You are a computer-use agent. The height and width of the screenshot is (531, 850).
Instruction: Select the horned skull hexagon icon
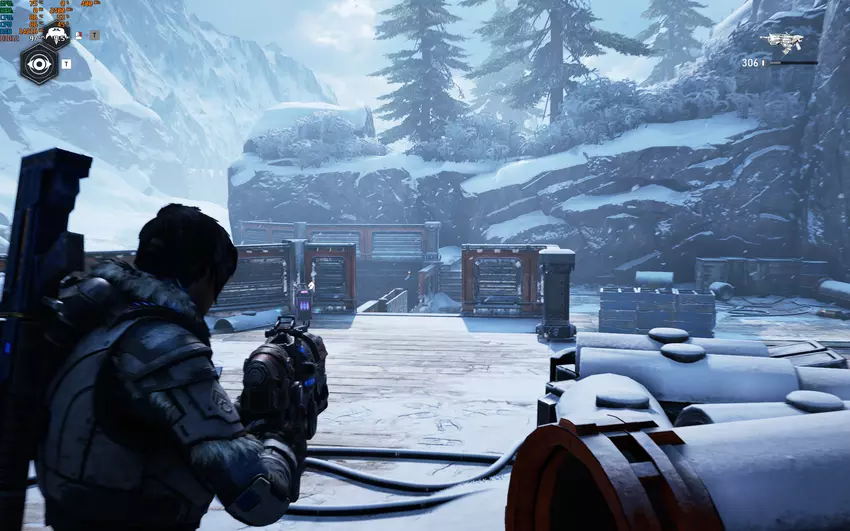point(56,34)
